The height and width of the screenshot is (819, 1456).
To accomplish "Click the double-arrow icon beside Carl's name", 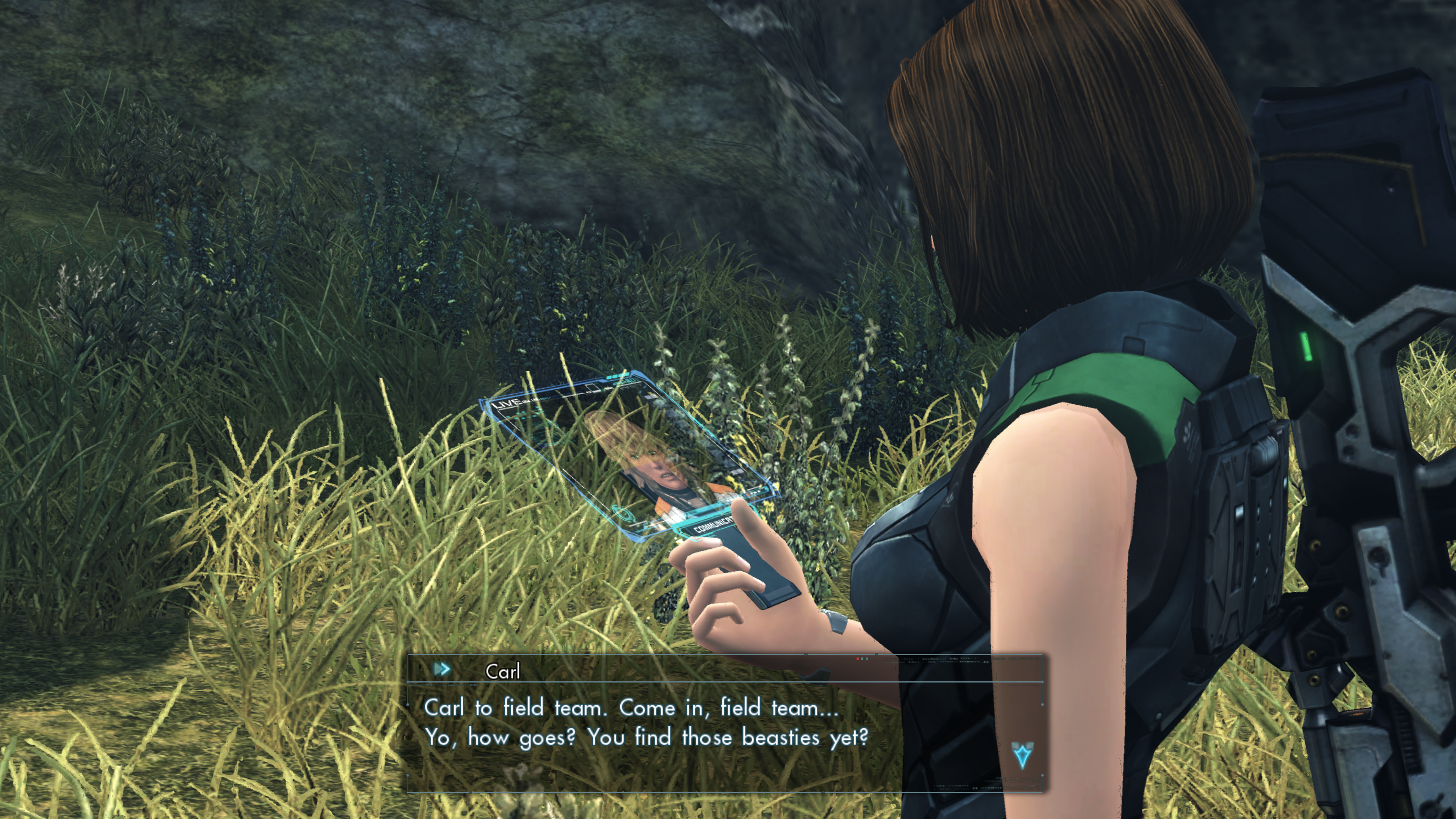I will [x=442, y=670].
